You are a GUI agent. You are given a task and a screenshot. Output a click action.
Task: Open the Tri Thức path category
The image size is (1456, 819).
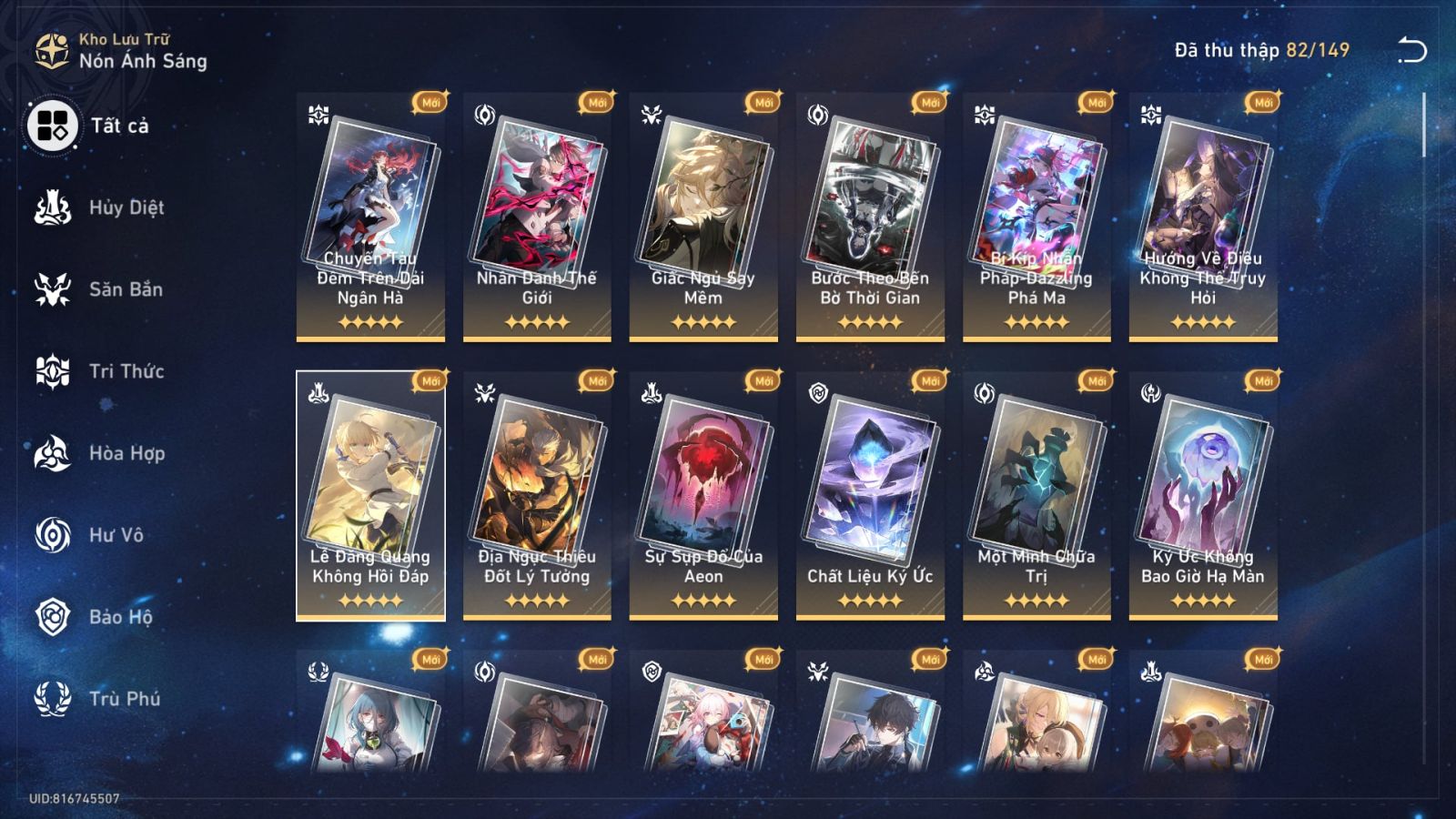tap(53, 371)
